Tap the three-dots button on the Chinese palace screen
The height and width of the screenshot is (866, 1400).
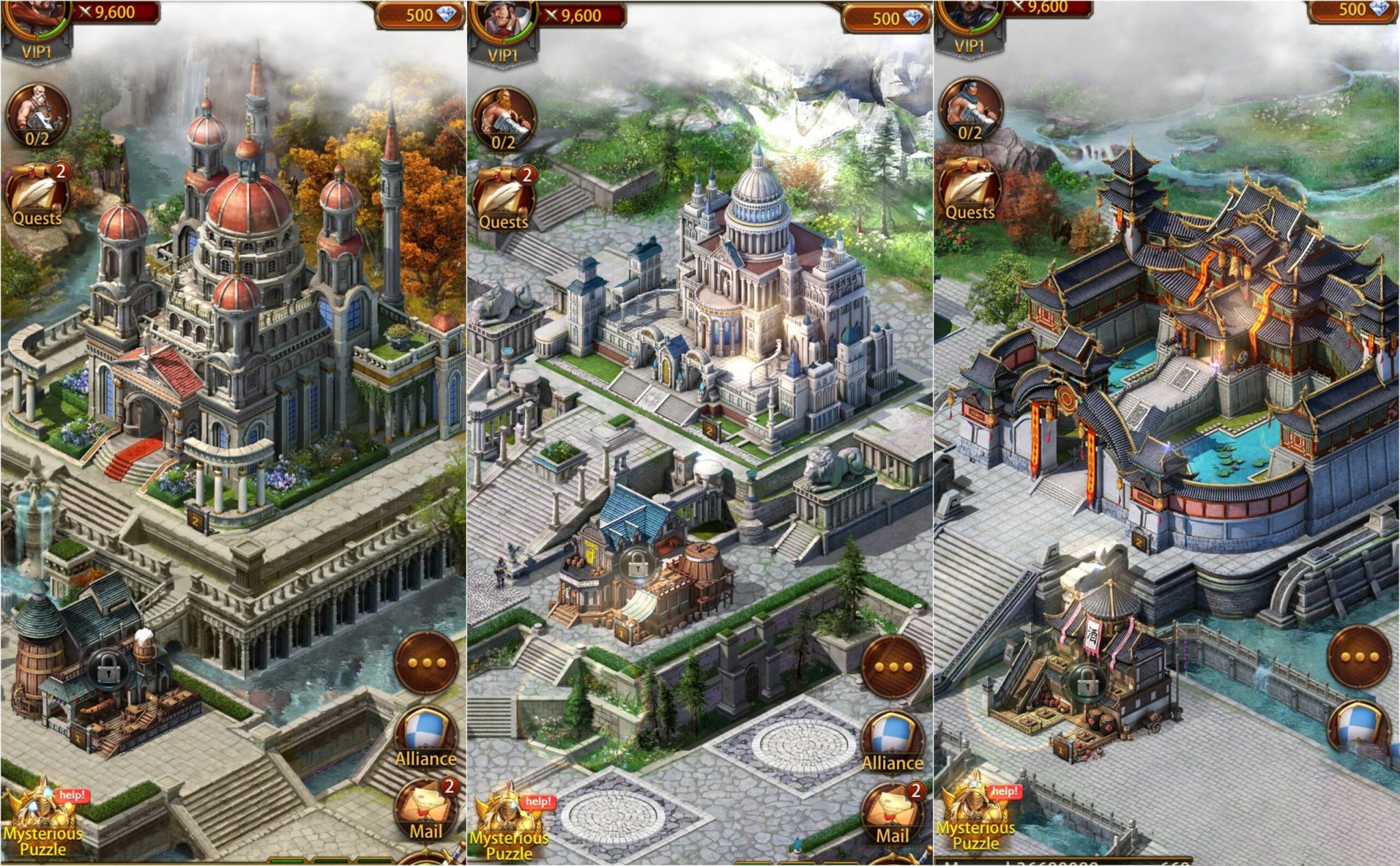click(x=1360, y=657)
